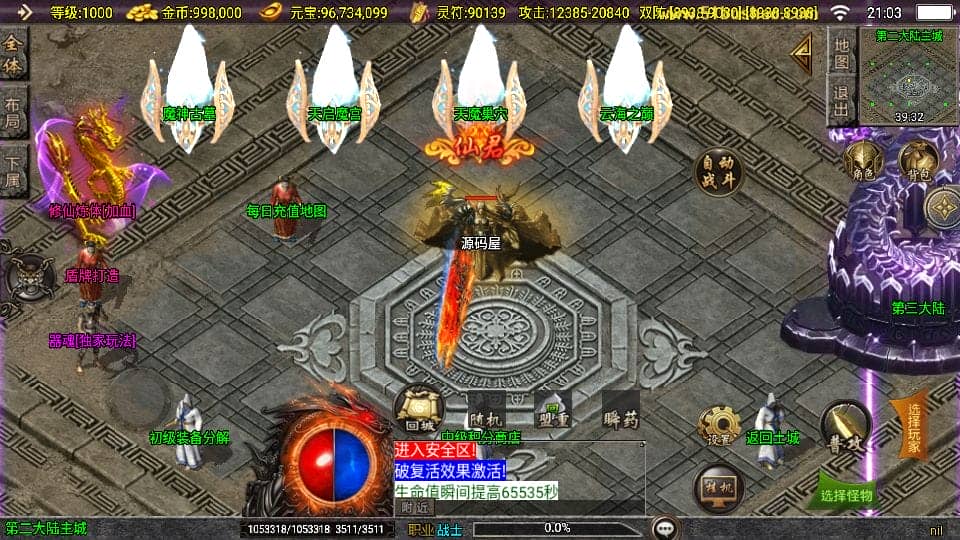Image resolution: width=960 pixels, height=540 pixels.
Task: Switch to the 布局 tab
Action: (x=13, y=113)
